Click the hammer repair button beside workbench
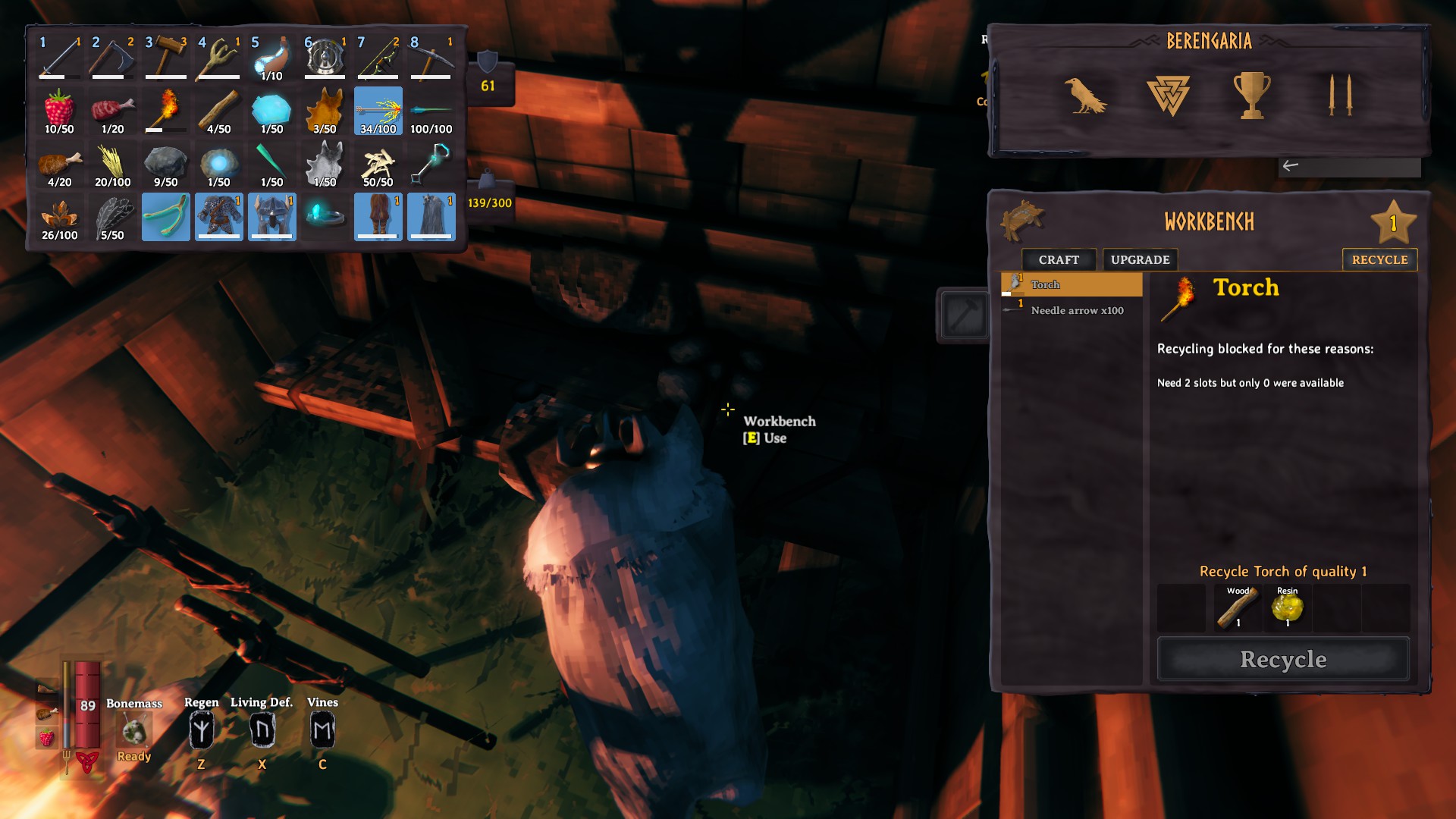1456x819 pixels. click(x=964, y=315)
